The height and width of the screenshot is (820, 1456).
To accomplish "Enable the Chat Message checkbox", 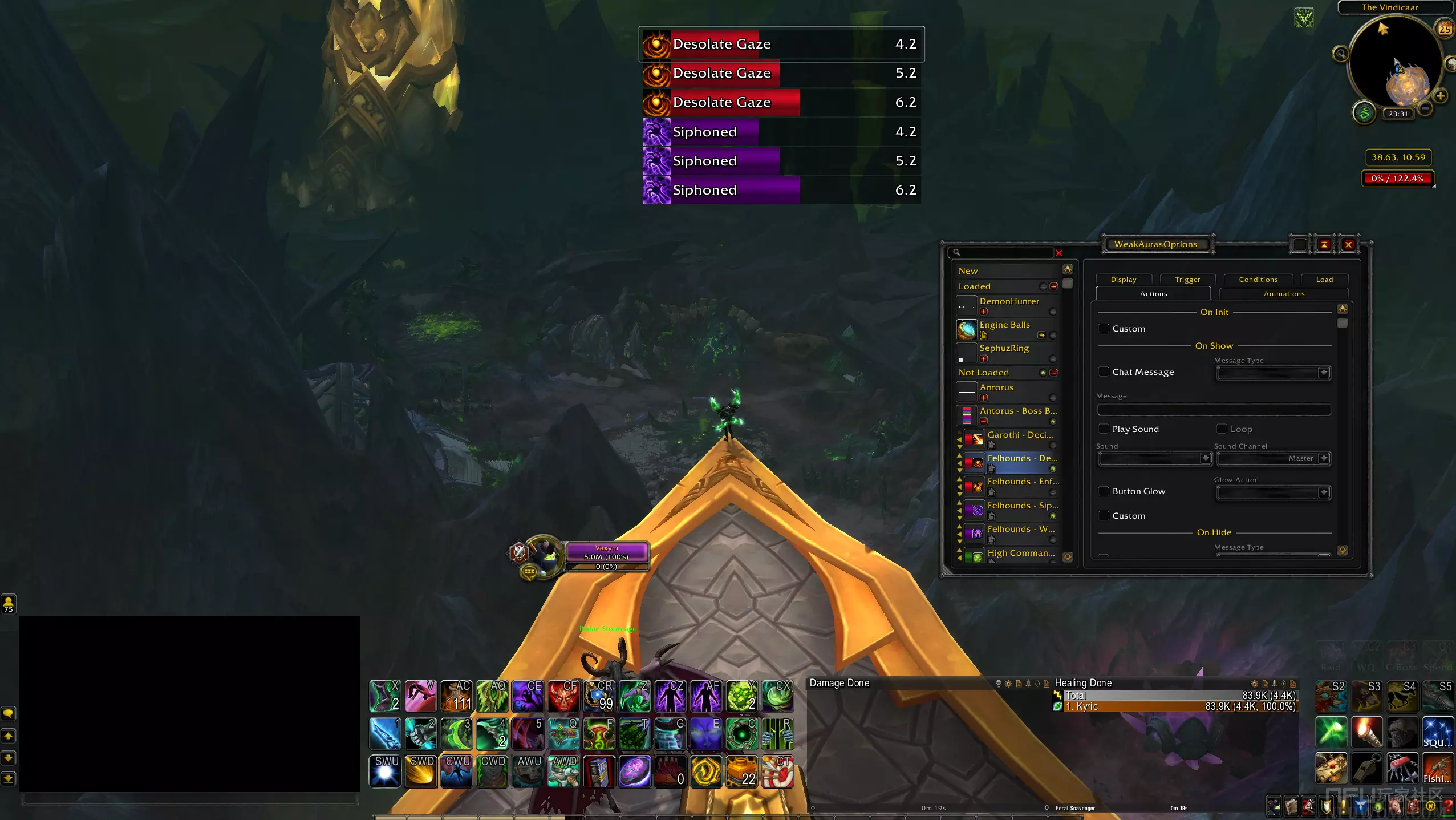I will pos(1104,372).
